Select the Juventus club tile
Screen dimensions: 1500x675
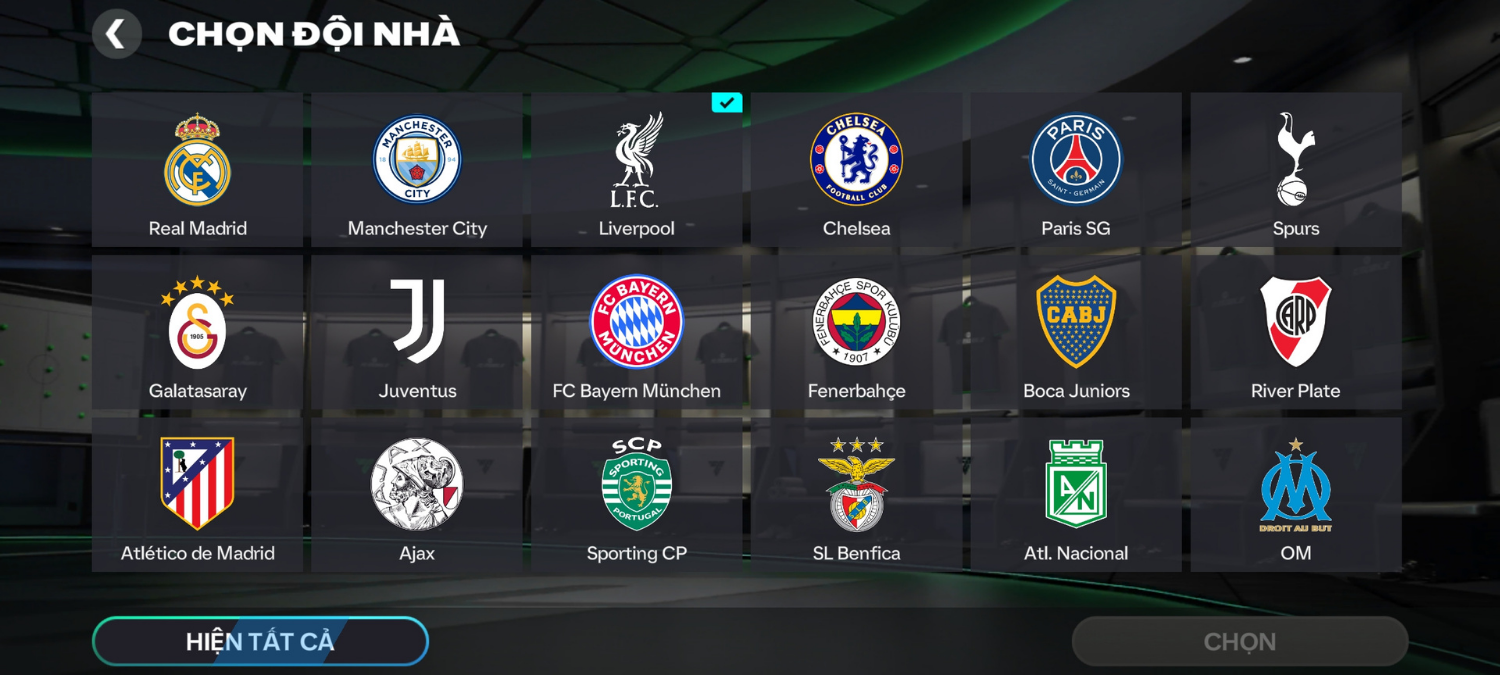point(417,332)
